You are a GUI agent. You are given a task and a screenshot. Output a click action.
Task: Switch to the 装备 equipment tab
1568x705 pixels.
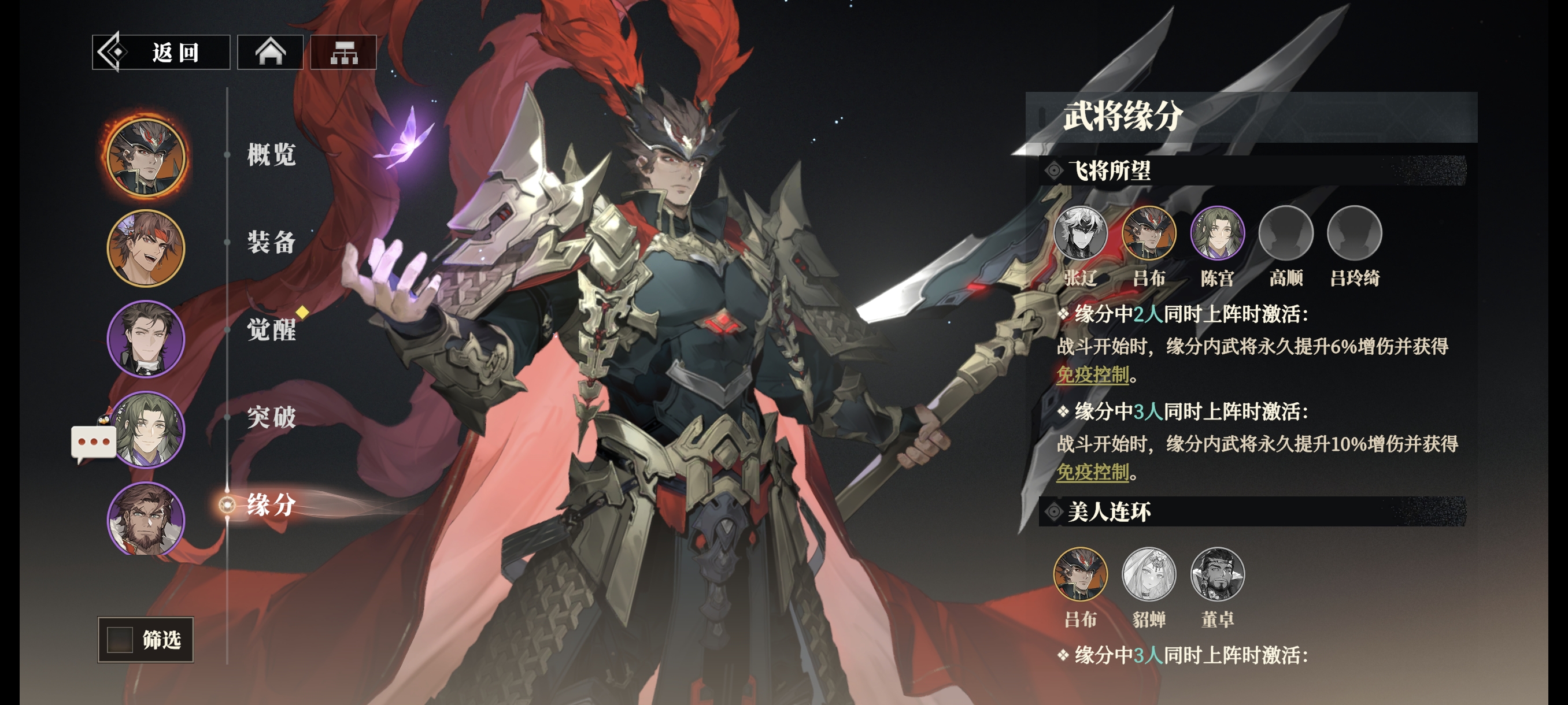[x=272, y=242]
